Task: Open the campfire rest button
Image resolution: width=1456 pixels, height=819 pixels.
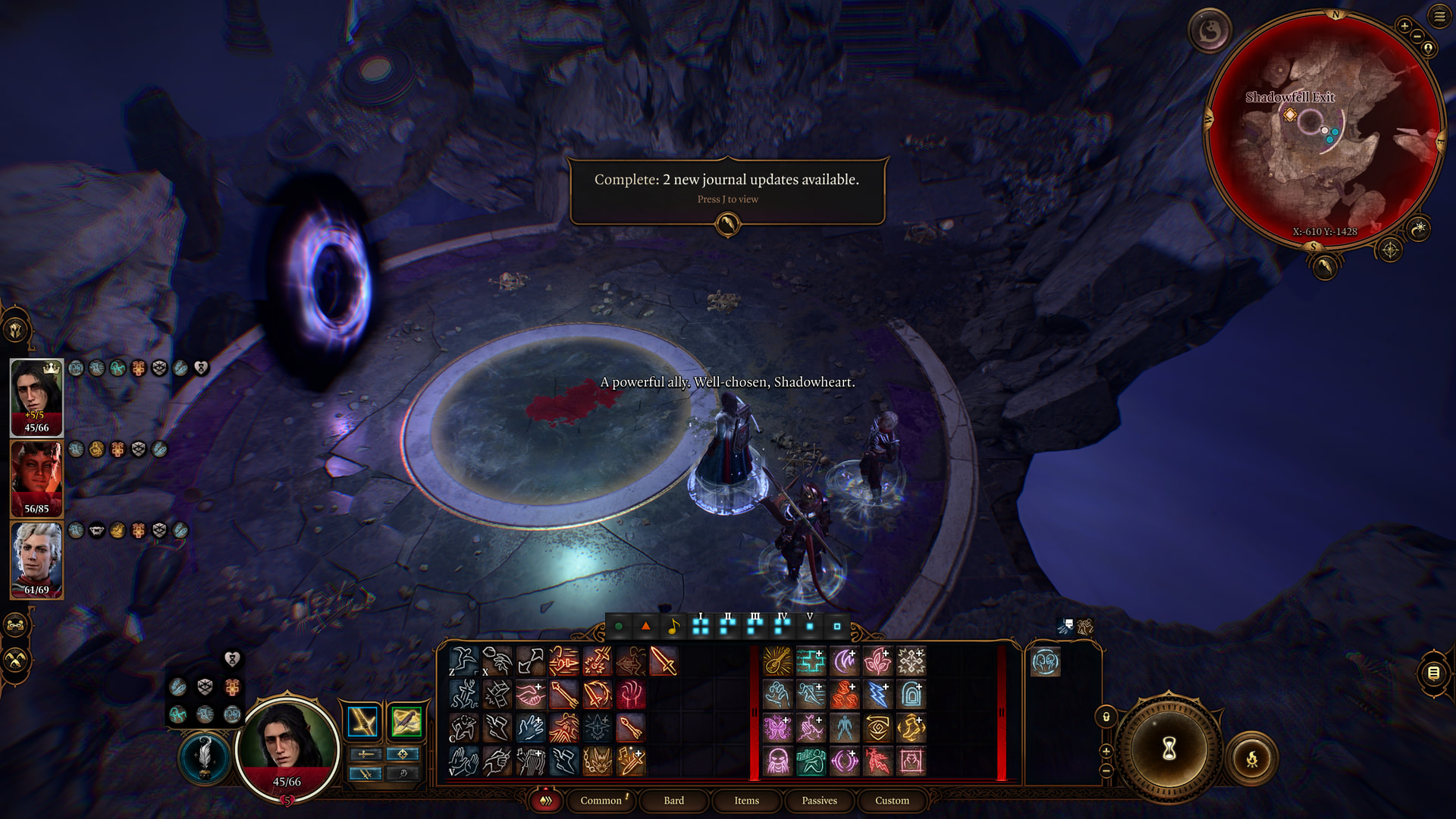Action: coord(1252,758)
